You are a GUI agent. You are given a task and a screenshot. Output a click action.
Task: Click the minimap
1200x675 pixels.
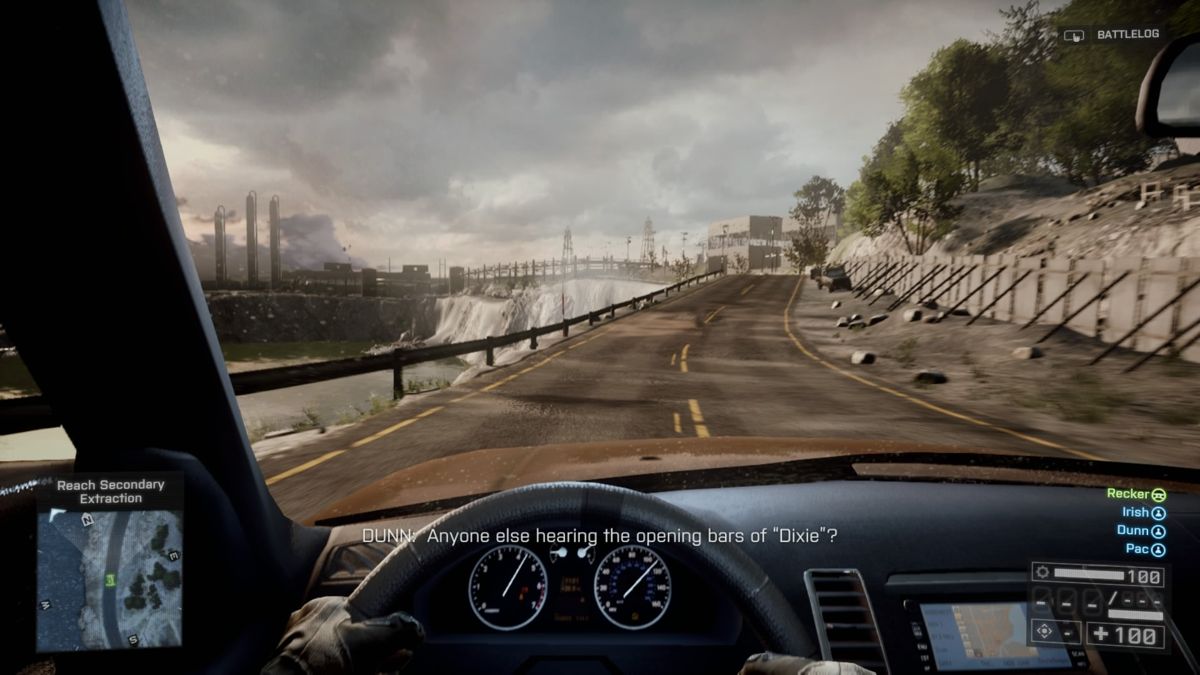pos(110,580)
